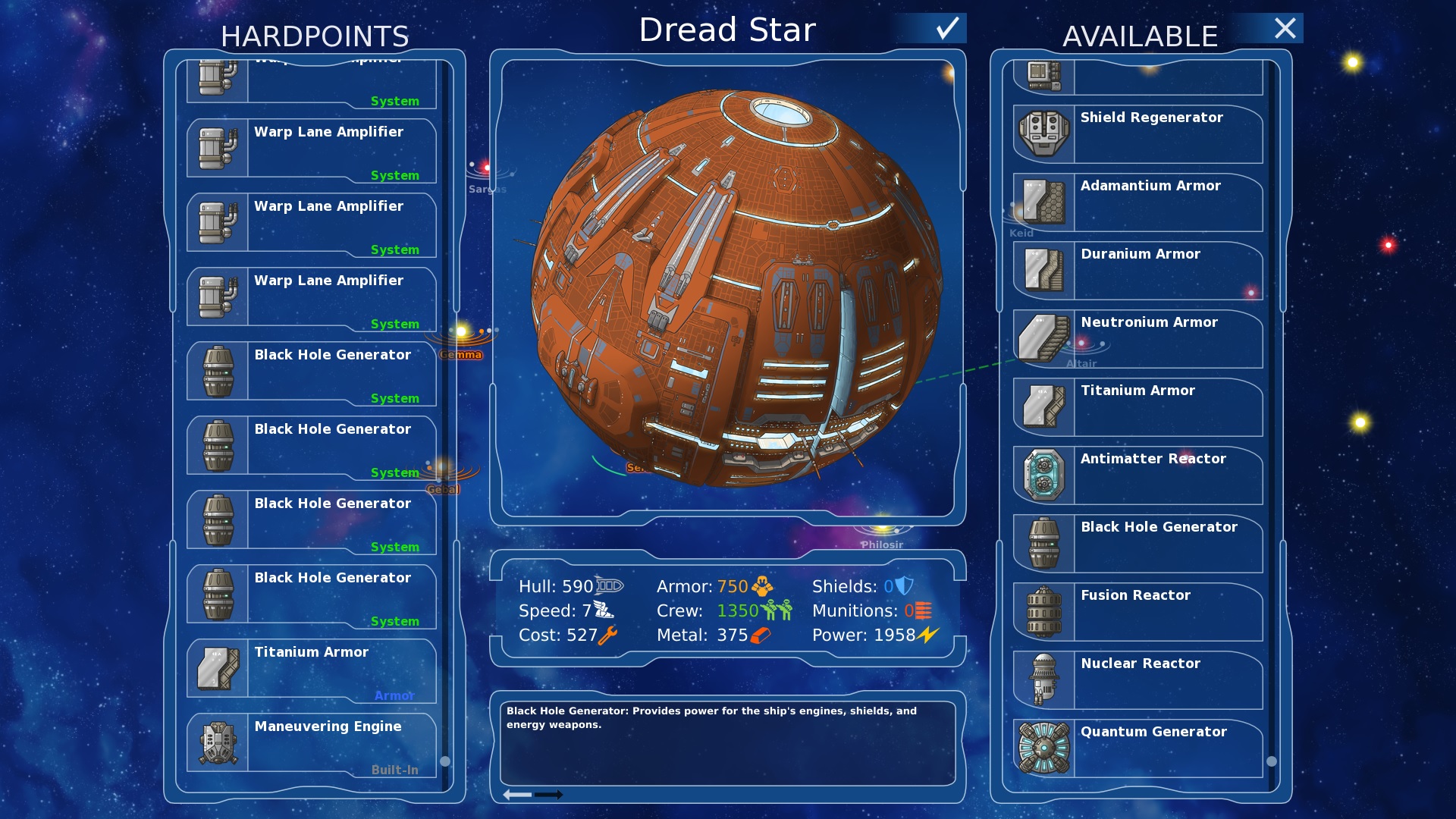Pick Black Hole Generator in the Available panel
Image resolution: width=1456 pixels, height=819 pixels.
click(1137, 544)
